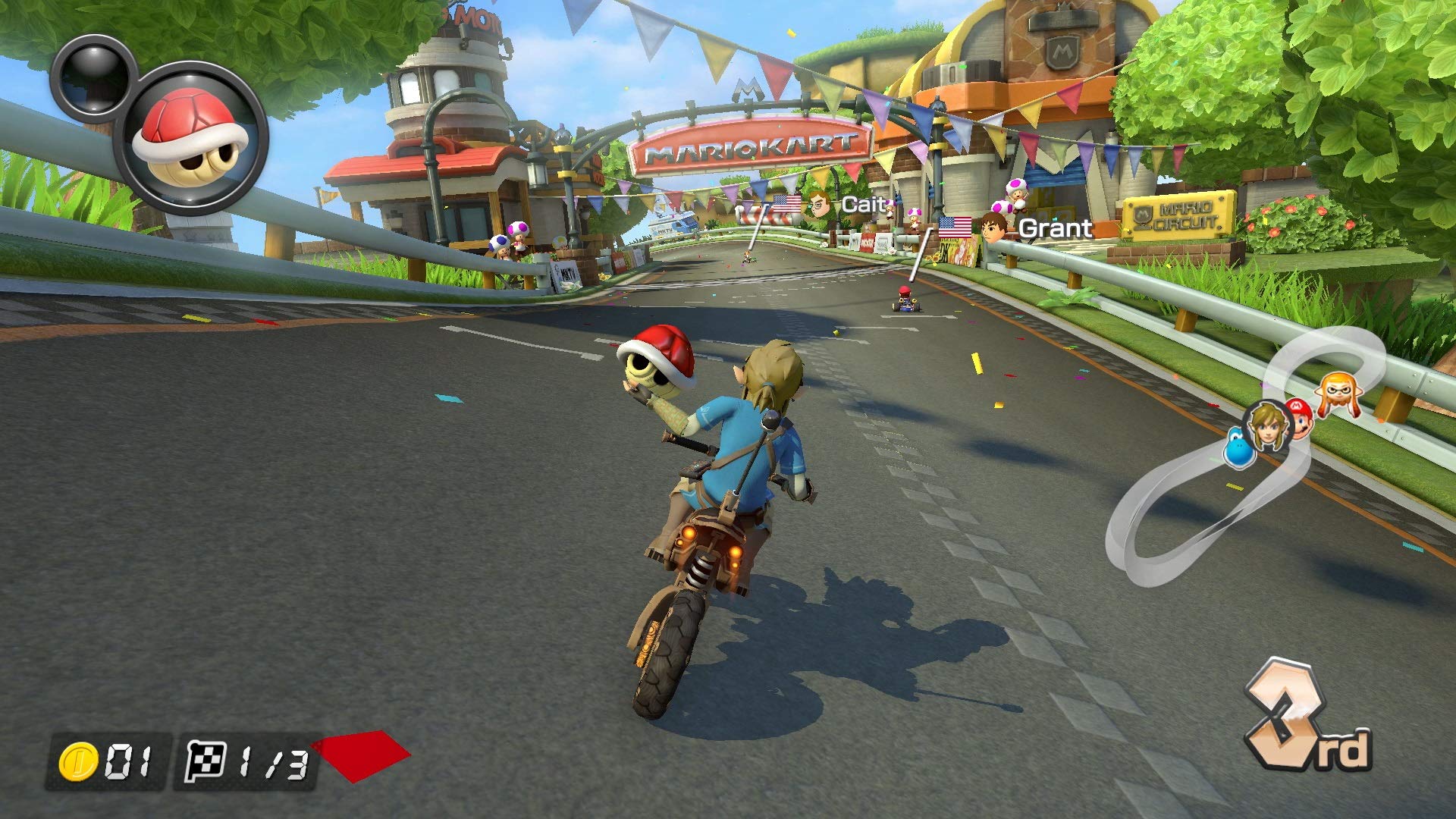
Task: Click the American flag badge above Grant
Action: pyautogui.click(x=954, y=225)
